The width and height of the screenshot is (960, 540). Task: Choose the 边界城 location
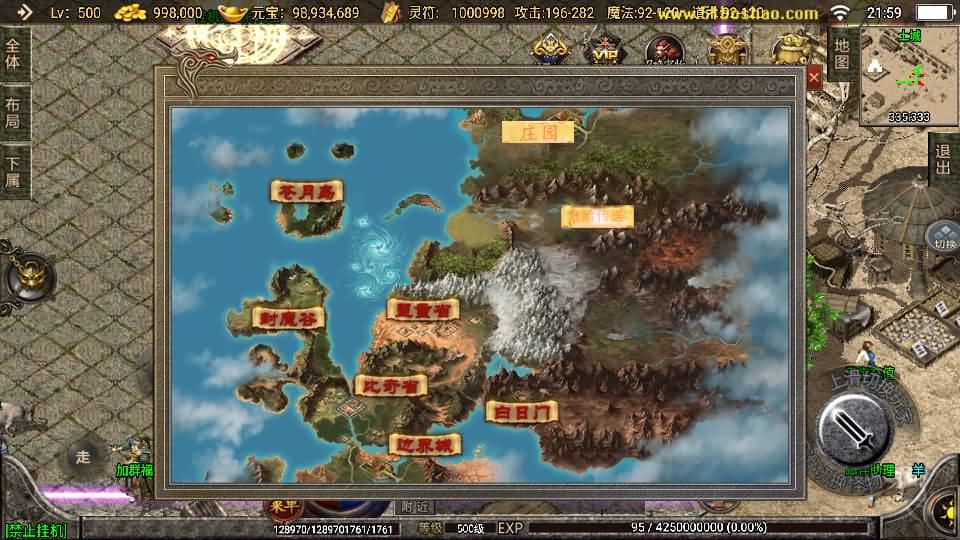425,444
